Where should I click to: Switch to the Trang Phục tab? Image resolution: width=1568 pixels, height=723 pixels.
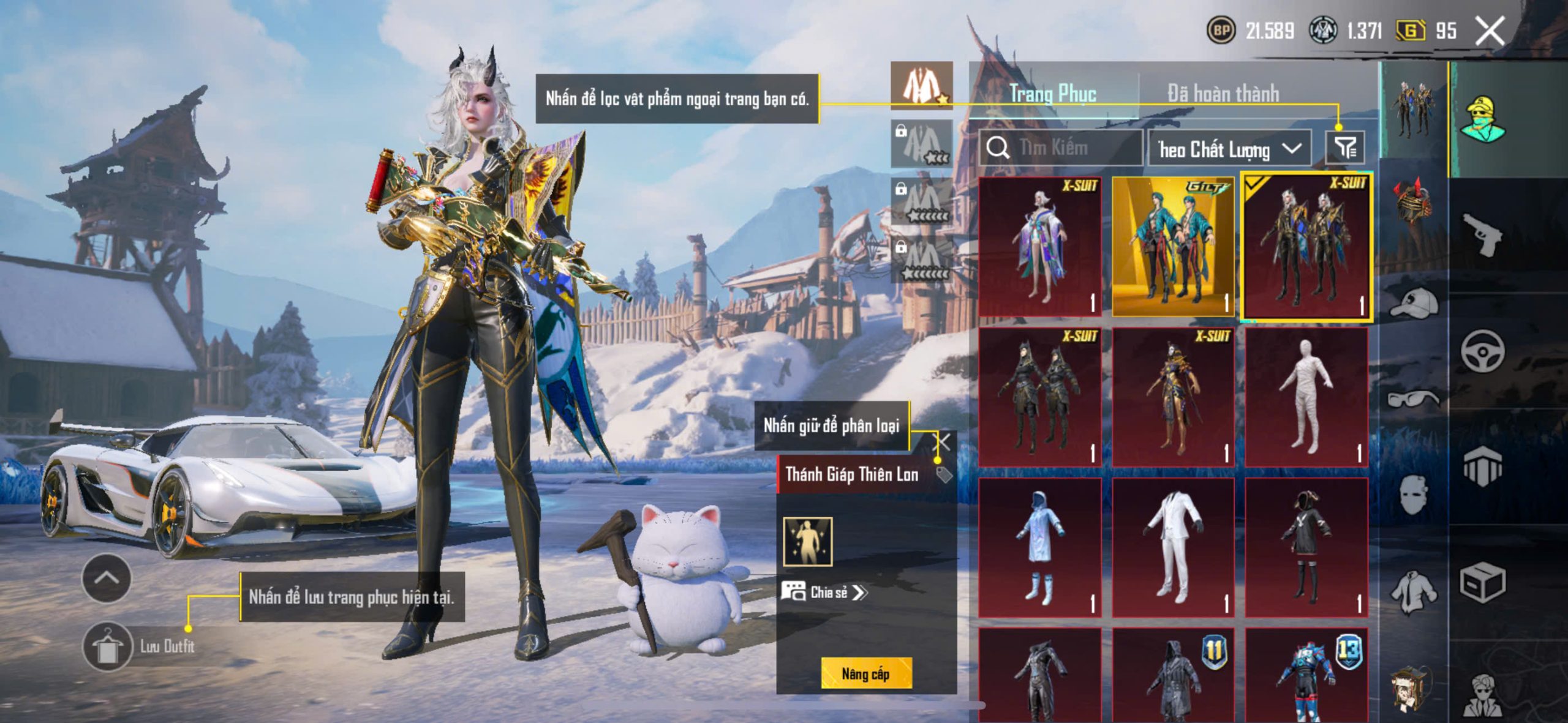tap(1052, 94)
